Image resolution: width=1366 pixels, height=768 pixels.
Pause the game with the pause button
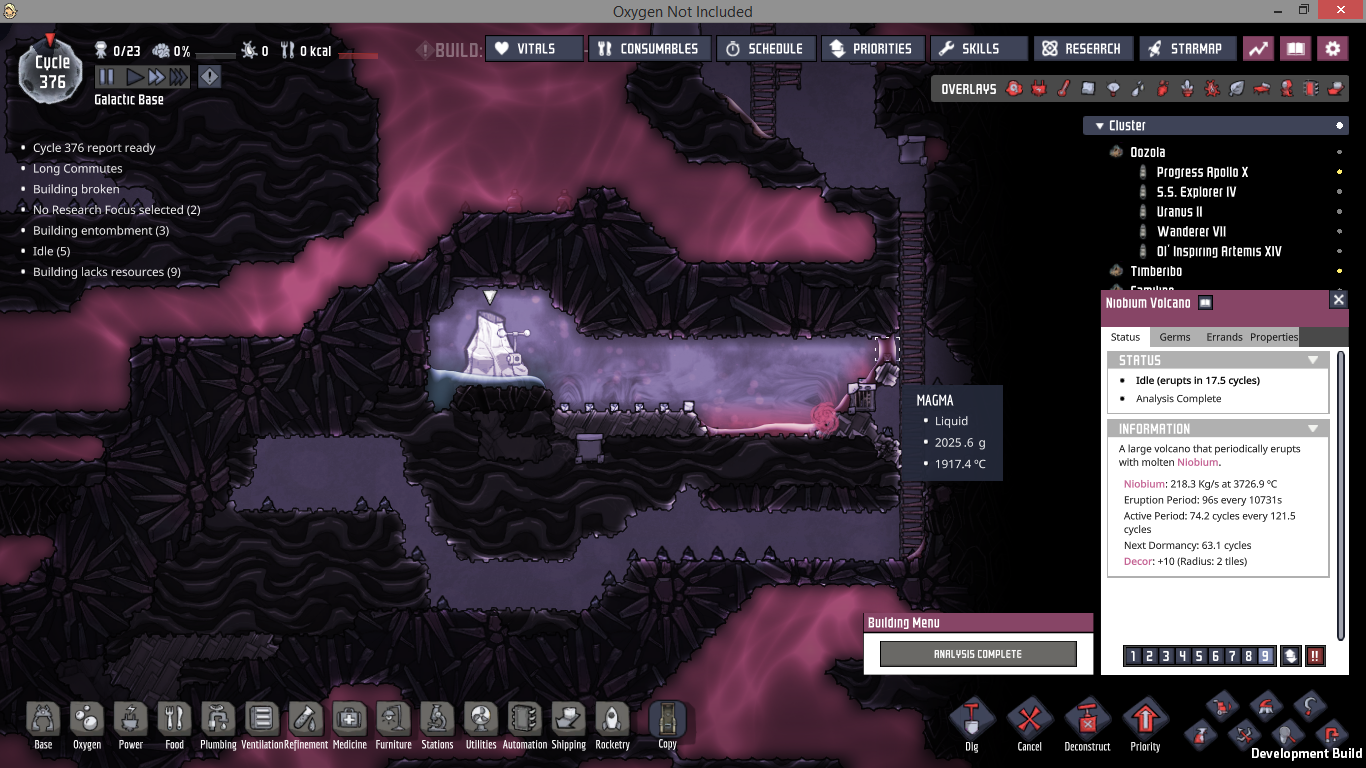(x=106, y=77)
